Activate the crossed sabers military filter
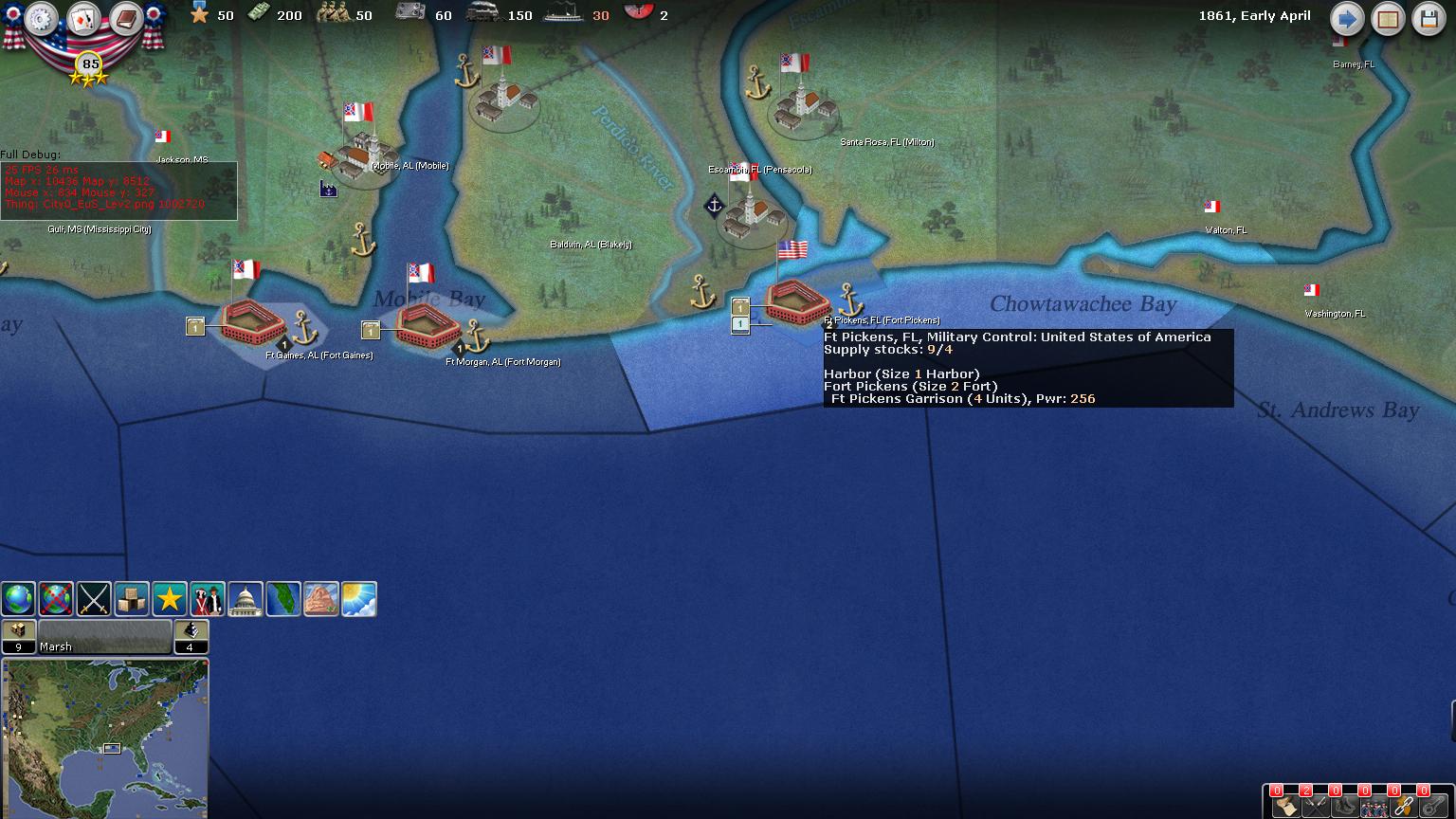1456x819 pixels. [x=94, y=599]
